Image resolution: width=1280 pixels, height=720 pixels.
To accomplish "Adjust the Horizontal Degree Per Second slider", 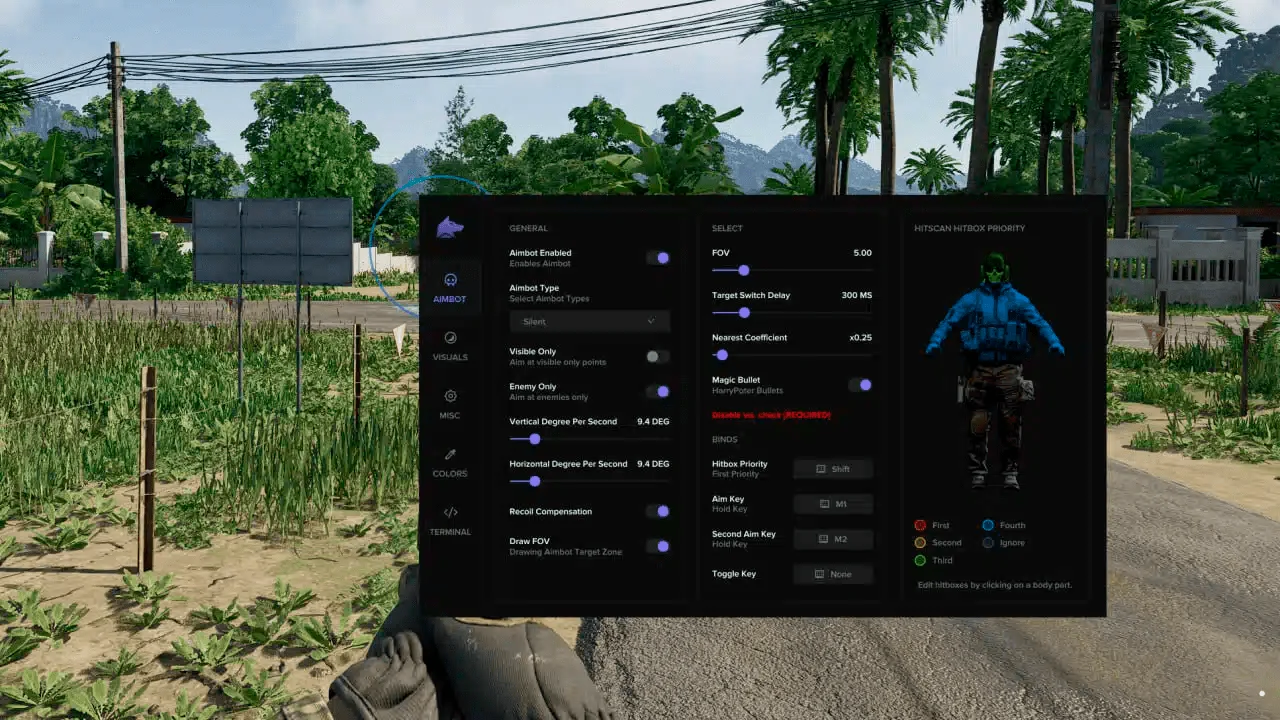I will (x=535, y=481).
